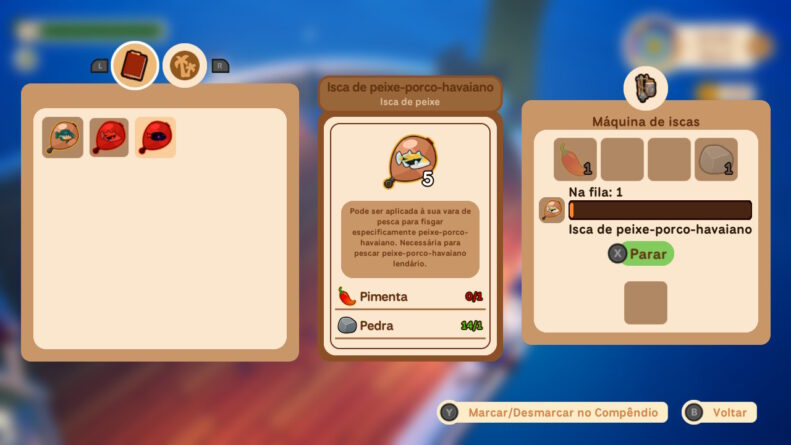Viewport: 791px width, 445px height.
Task: Stop production with the Parar button
Action: coord(641,254)
